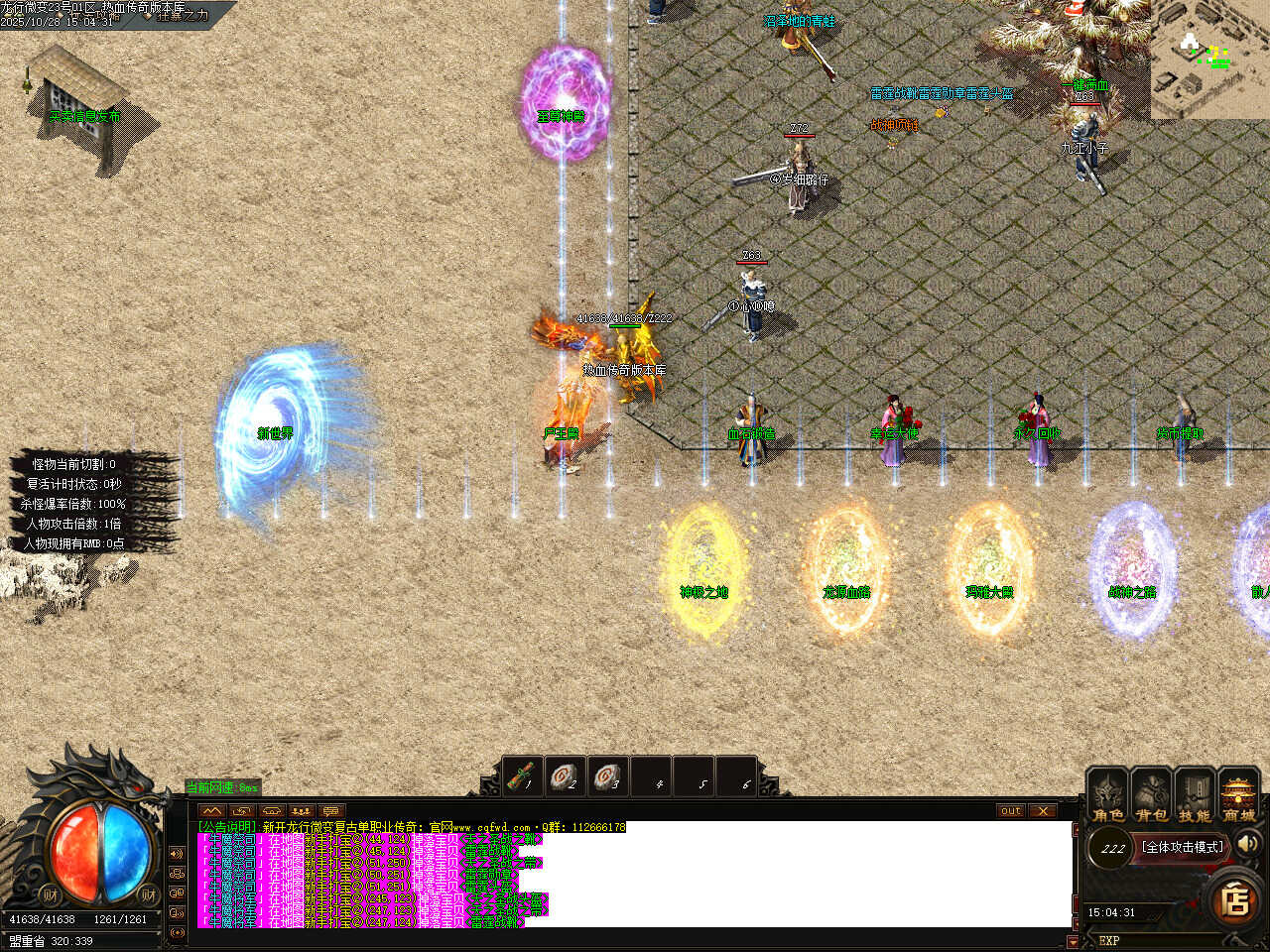Use the rune stone in hotbar slot 3
The image size is (1270, 952).
pos(608,777)
